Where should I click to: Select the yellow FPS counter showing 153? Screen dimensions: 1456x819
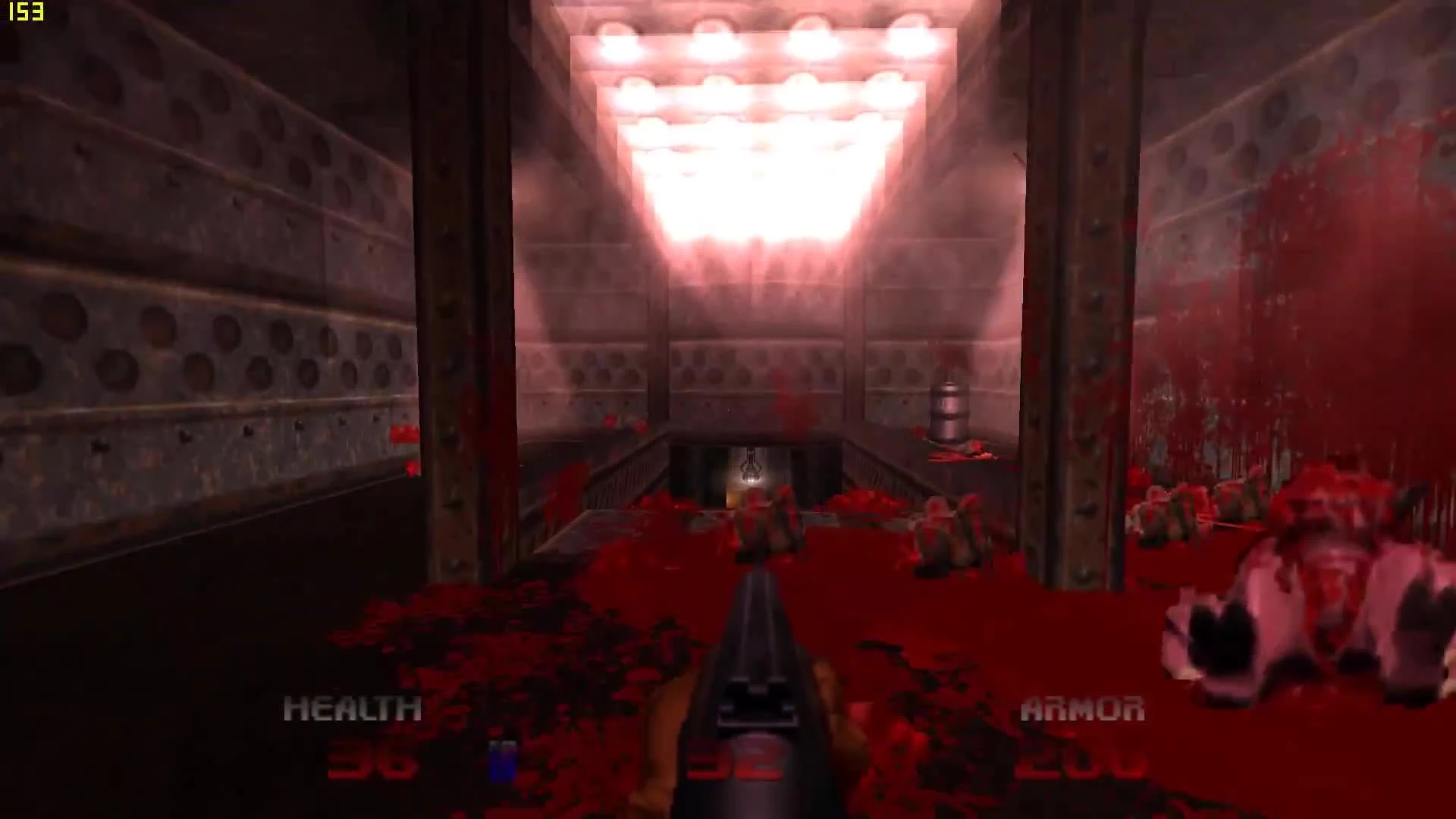pyautogui.click(x=27, y=12)
